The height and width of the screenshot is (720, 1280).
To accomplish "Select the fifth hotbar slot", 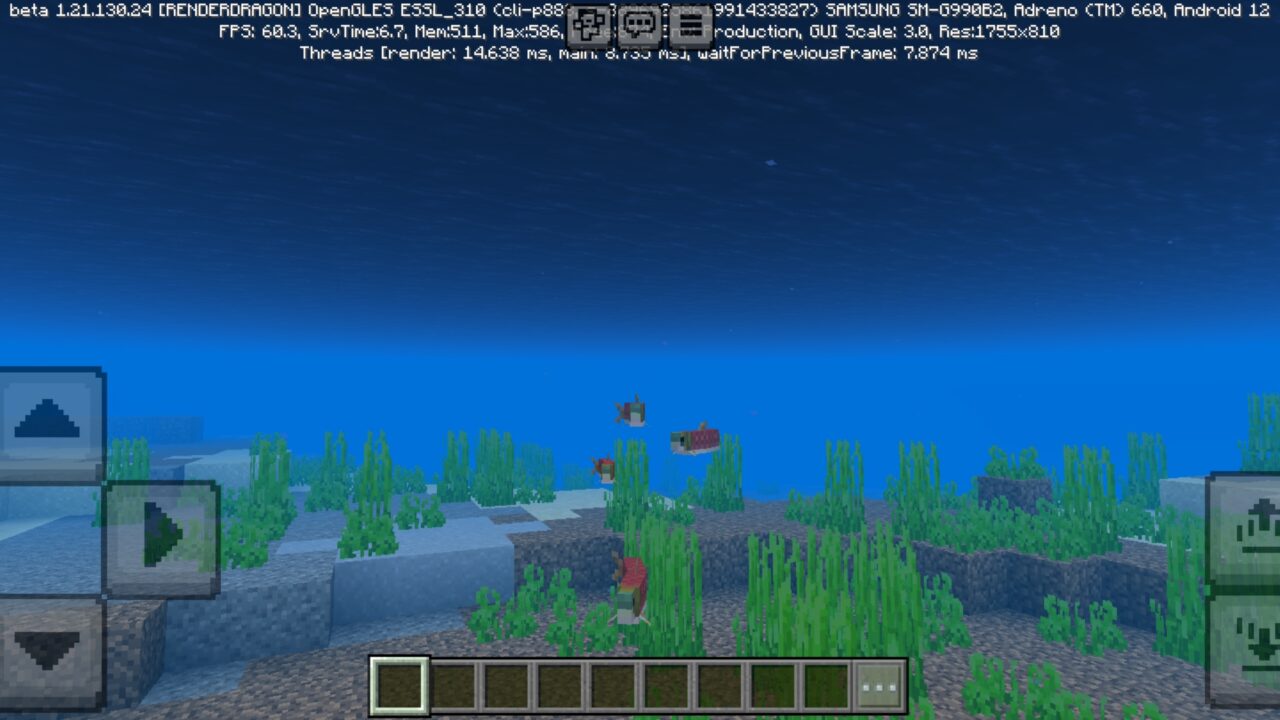I will pos(614,683).
